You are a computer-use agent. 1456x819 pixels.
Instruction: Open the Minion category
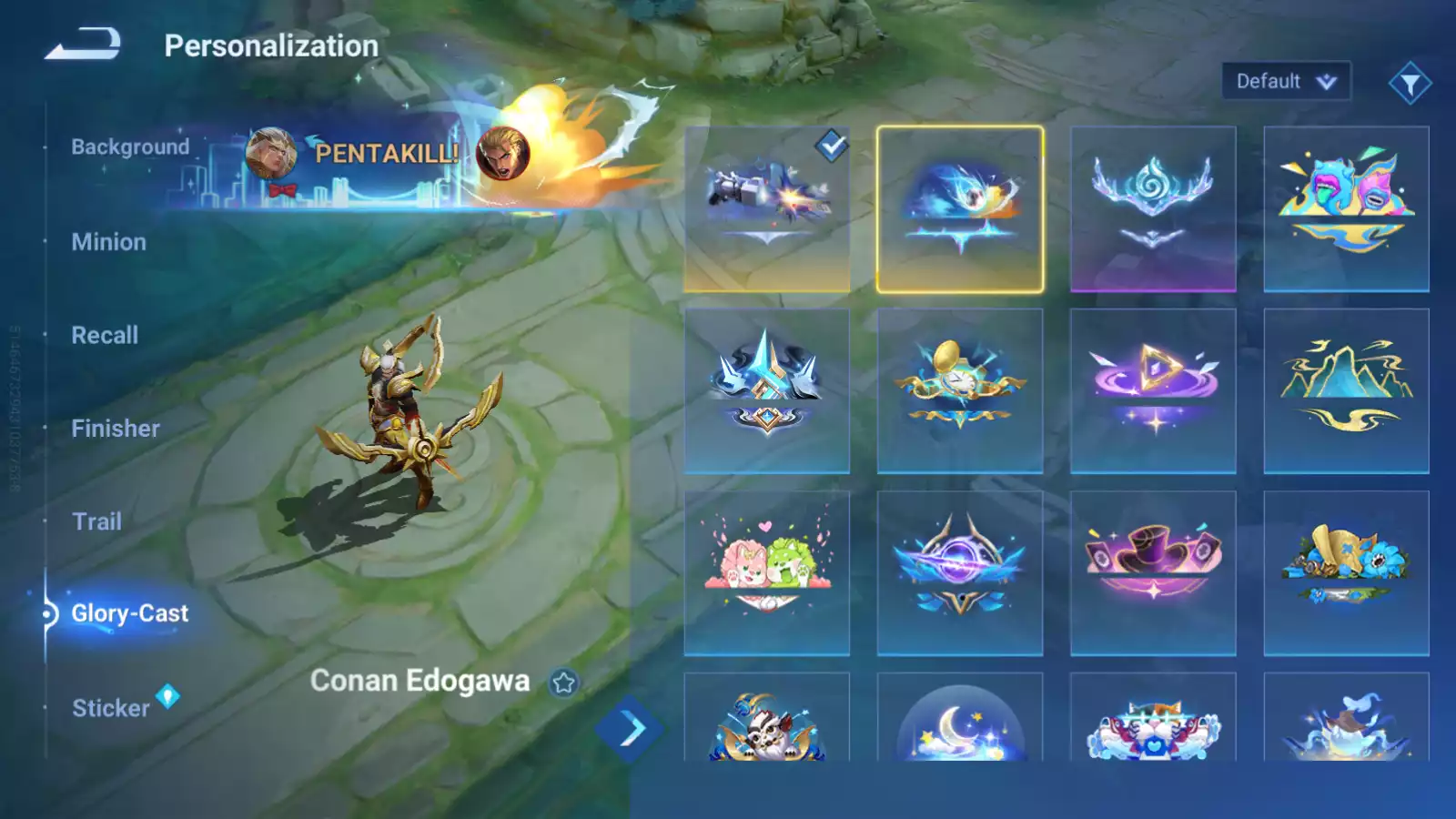[x=108, y=242]
